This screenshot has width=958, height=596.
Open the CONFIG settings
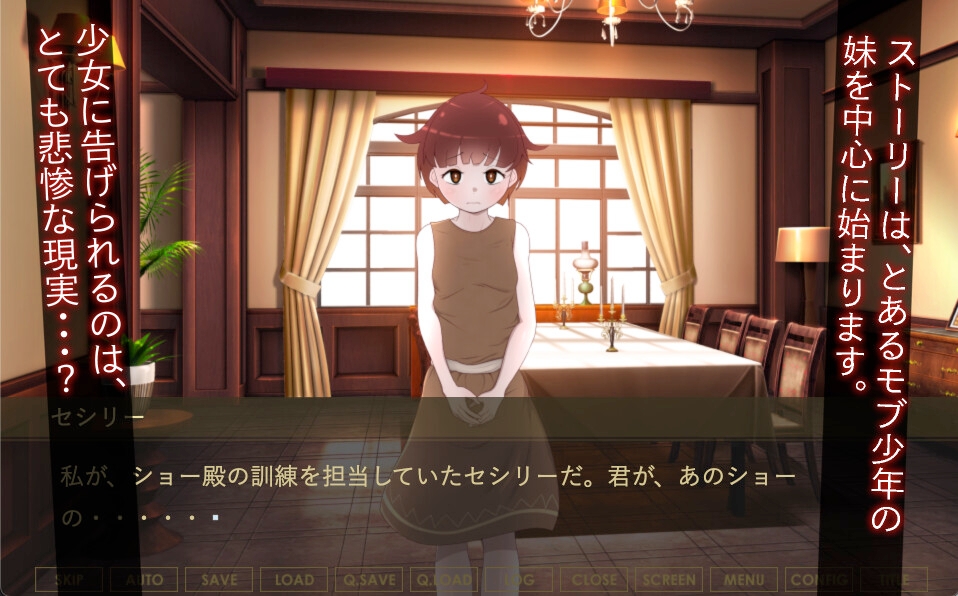(819, 580)
